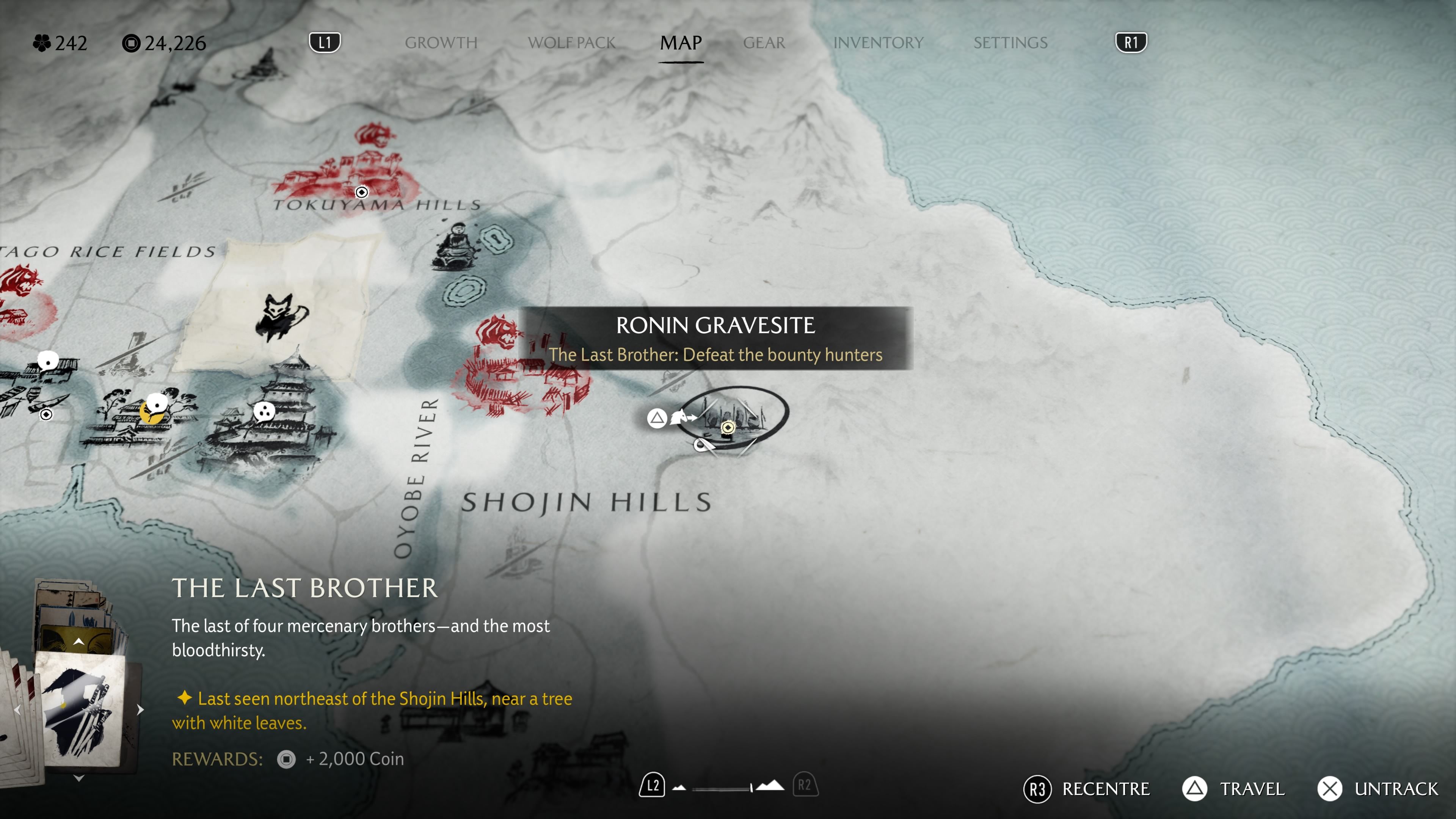Open the Wolf Pack tab

[571, 43]
